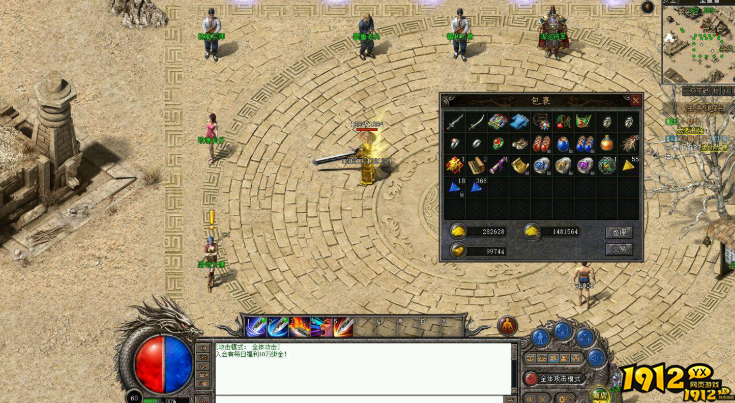The height and width of the screenshot is (403, 735).
Task: Click the upper button in the bag footer
Action: pyautogui.click(x=619, y=231)
